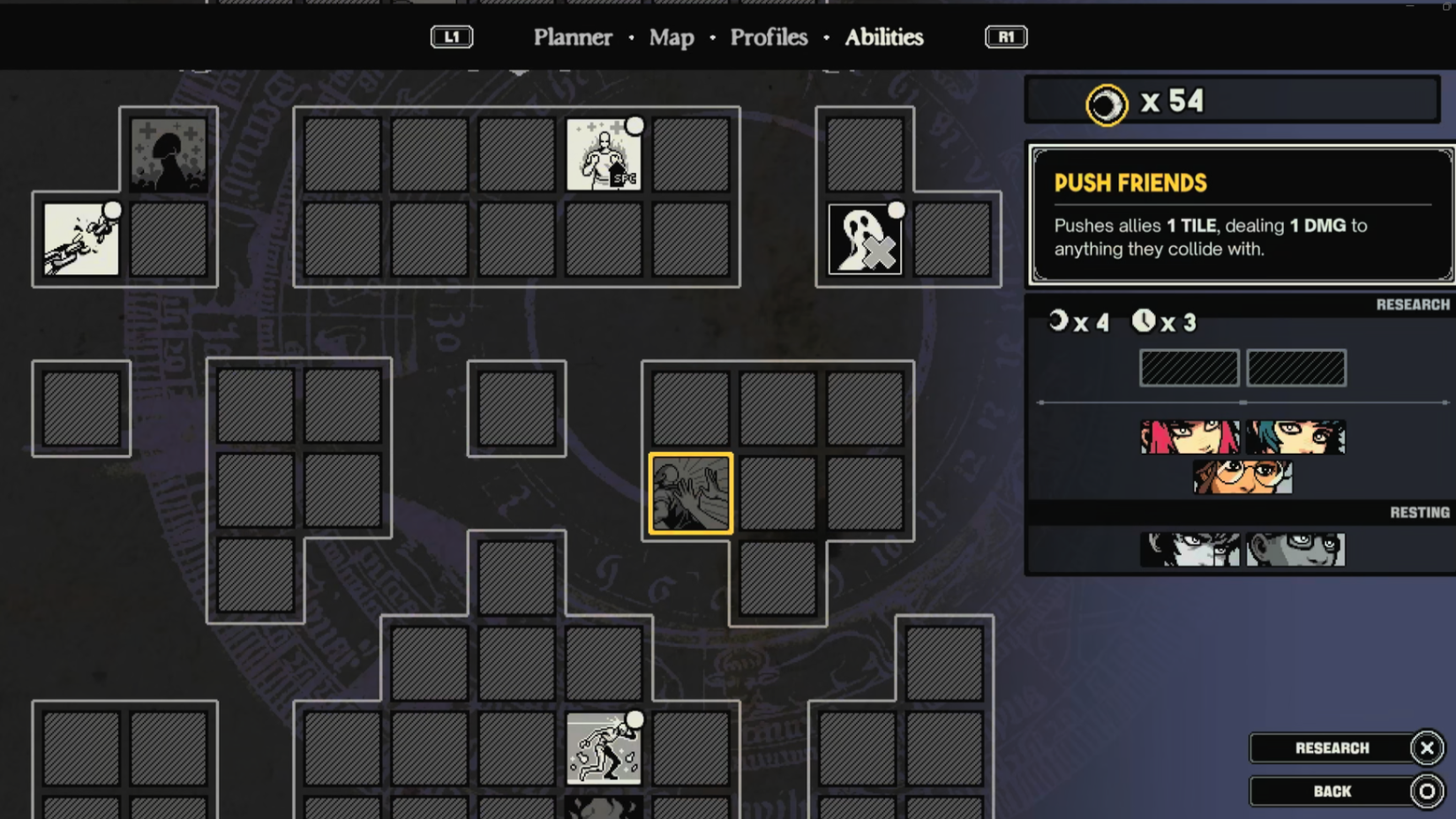This screenshot has height=819, width=1456.
Task: Click the shadowed praying figure icon top-left
Action: click(169, 154)
